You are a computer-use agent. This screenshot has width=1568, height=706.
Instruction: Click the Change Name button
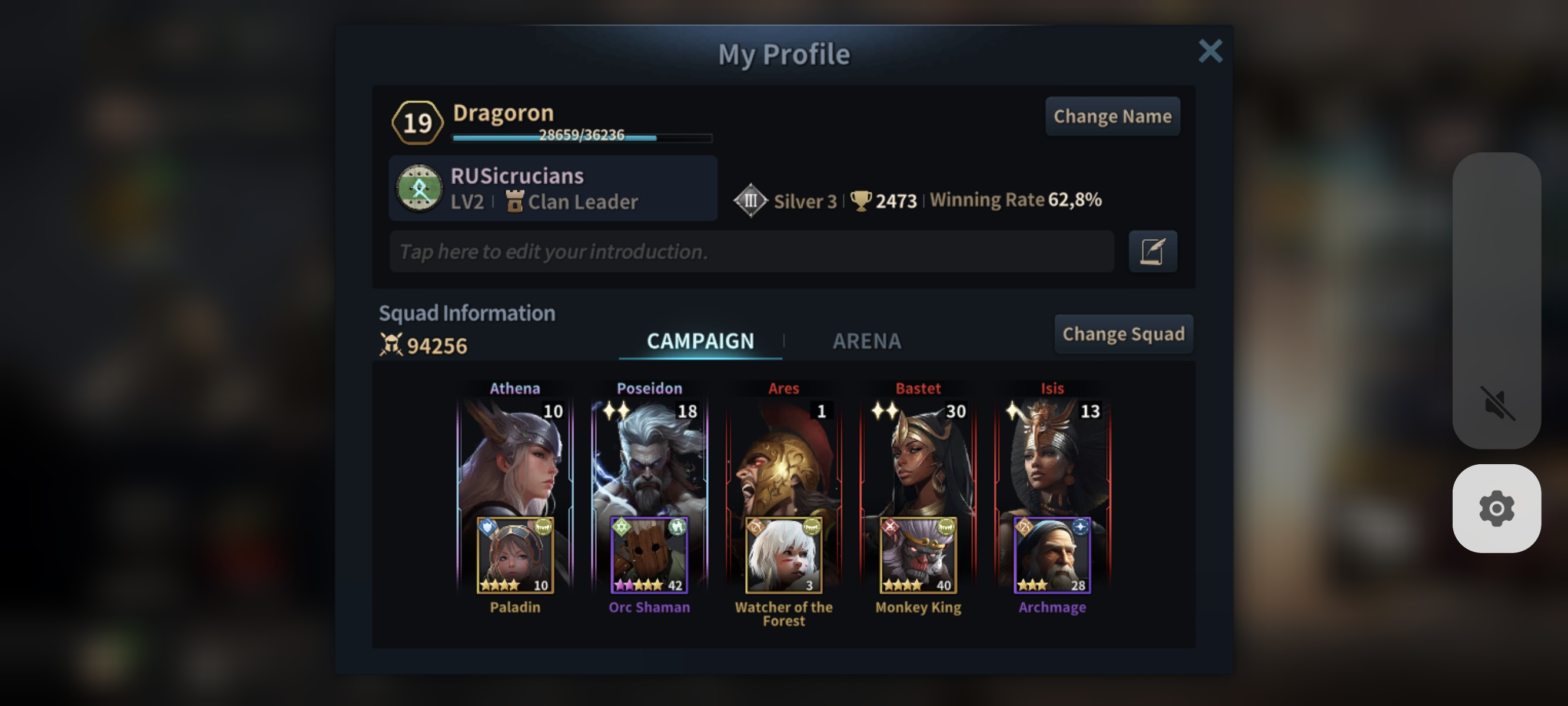pyautogui.click(x=1112, y=116)
